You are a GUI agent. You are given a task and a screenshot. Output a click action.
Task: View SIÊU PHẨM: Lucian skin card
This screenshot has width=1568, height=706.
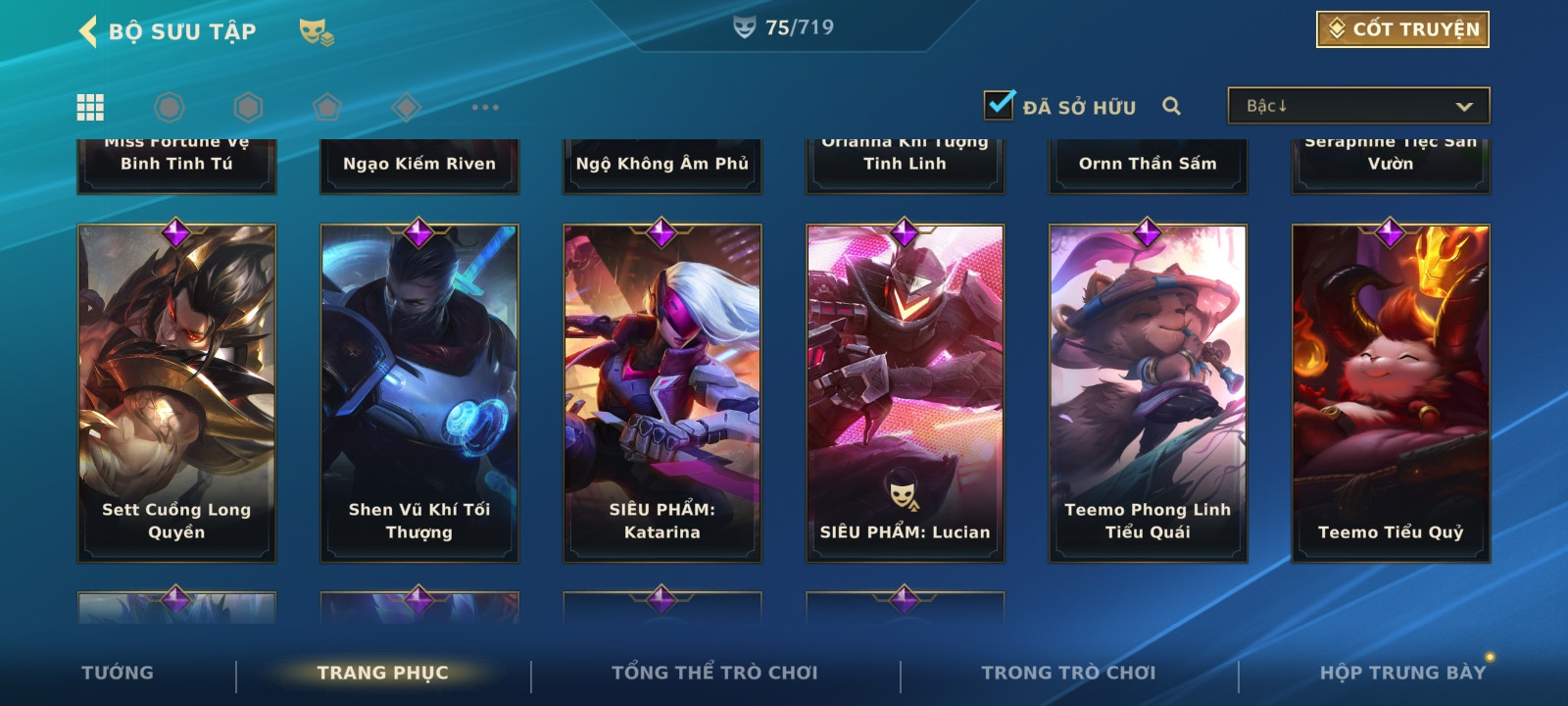(906, 392)
